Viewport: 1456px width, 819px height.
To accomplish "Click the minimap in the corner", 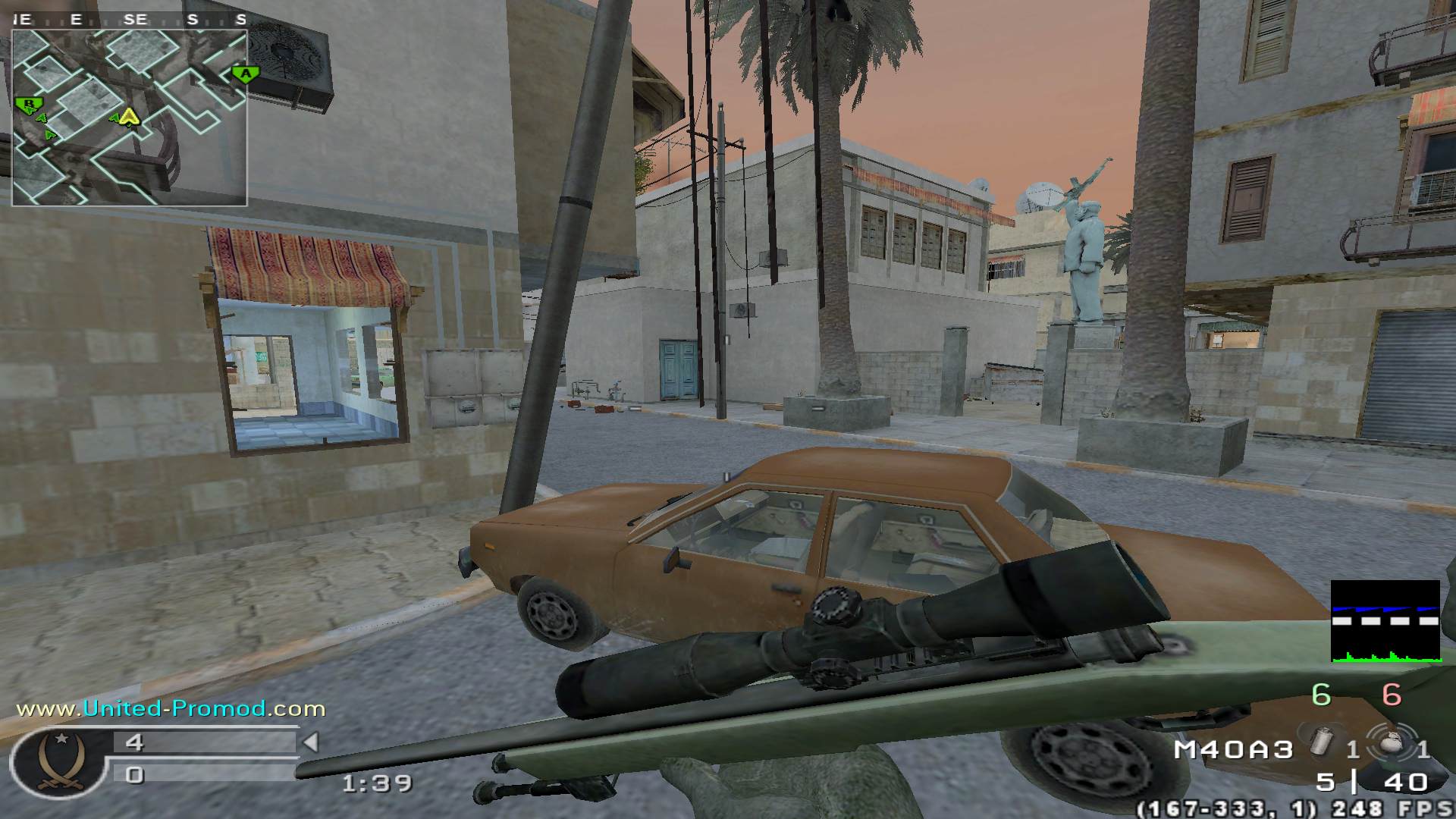I will coord(130,118).
